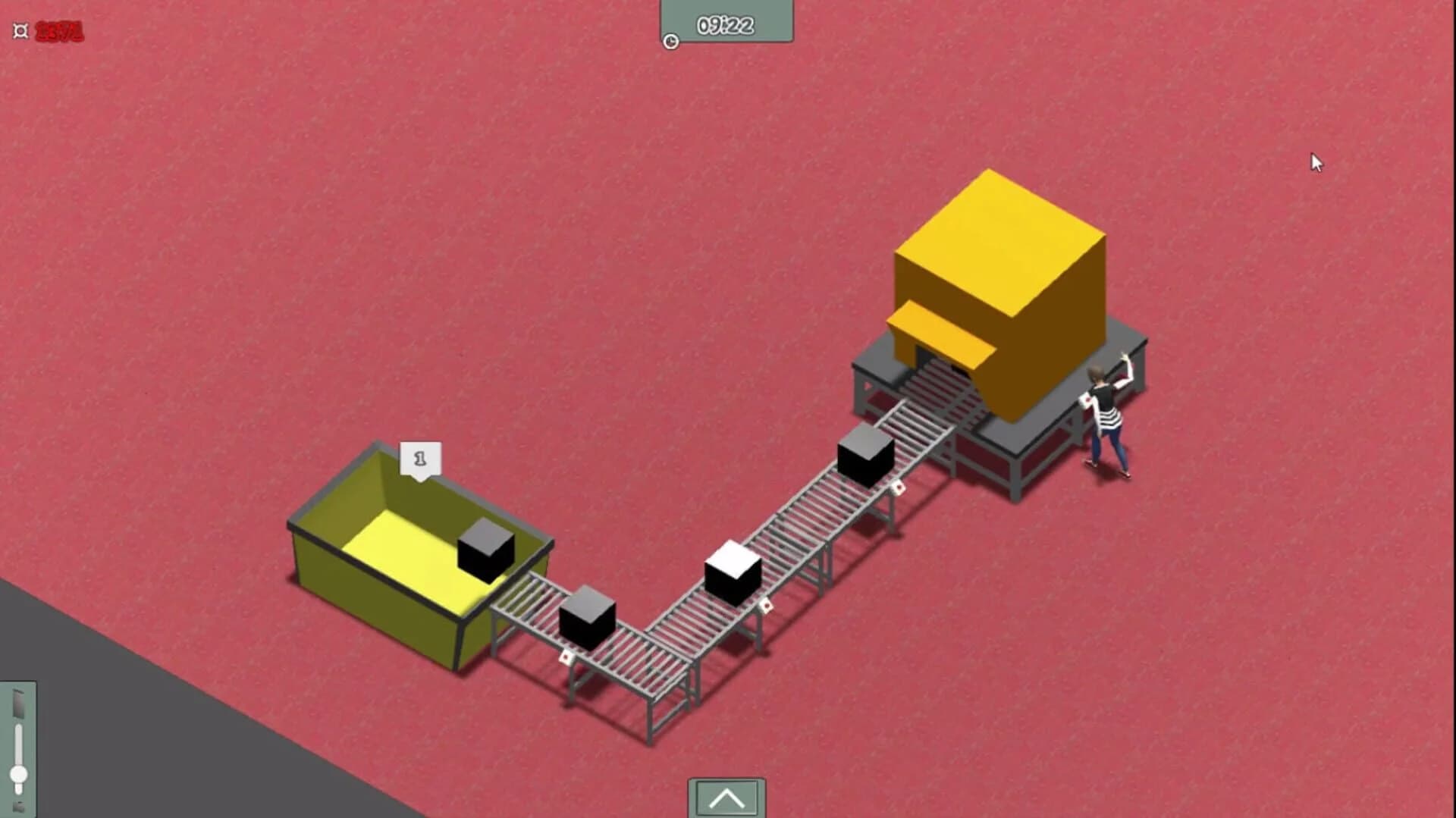The width and height of the screenshot is (1456, 818).
Task: Click the up arrow atop the zoom slider
Action: (19, 703)
